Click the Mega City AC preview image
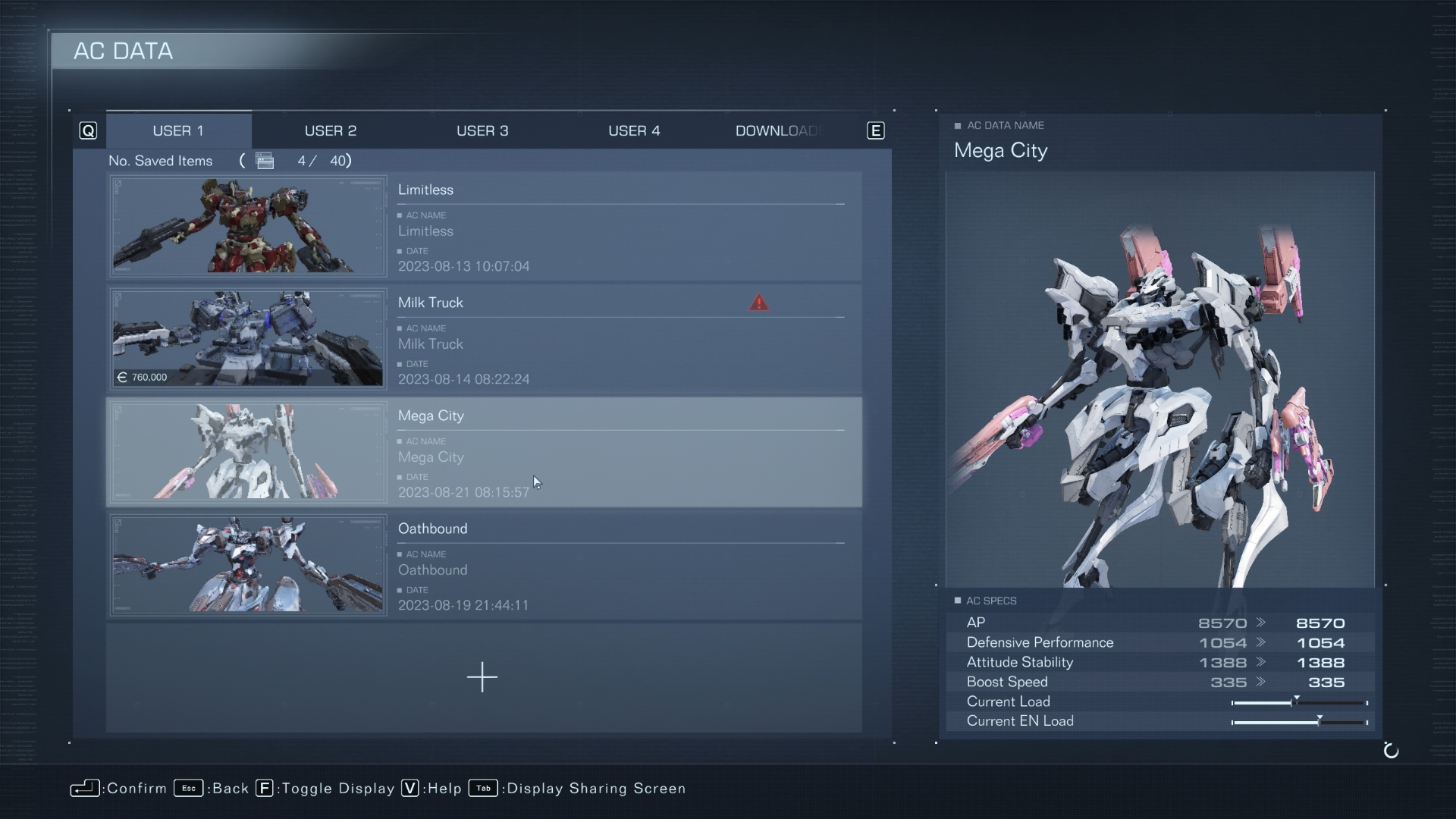 [x=1159, y=379]
